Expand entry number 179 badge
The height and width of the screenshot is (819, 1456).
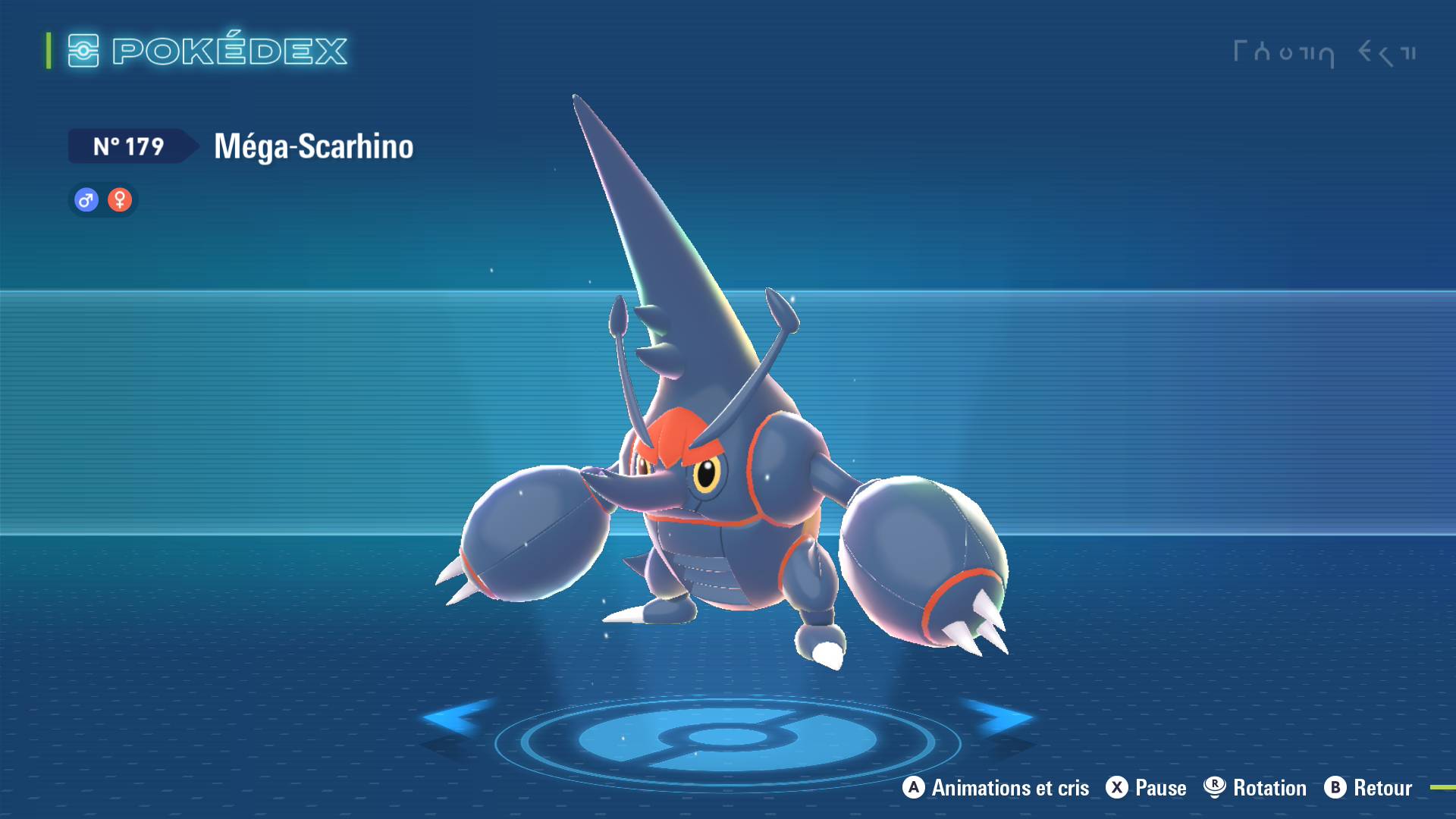129,147
